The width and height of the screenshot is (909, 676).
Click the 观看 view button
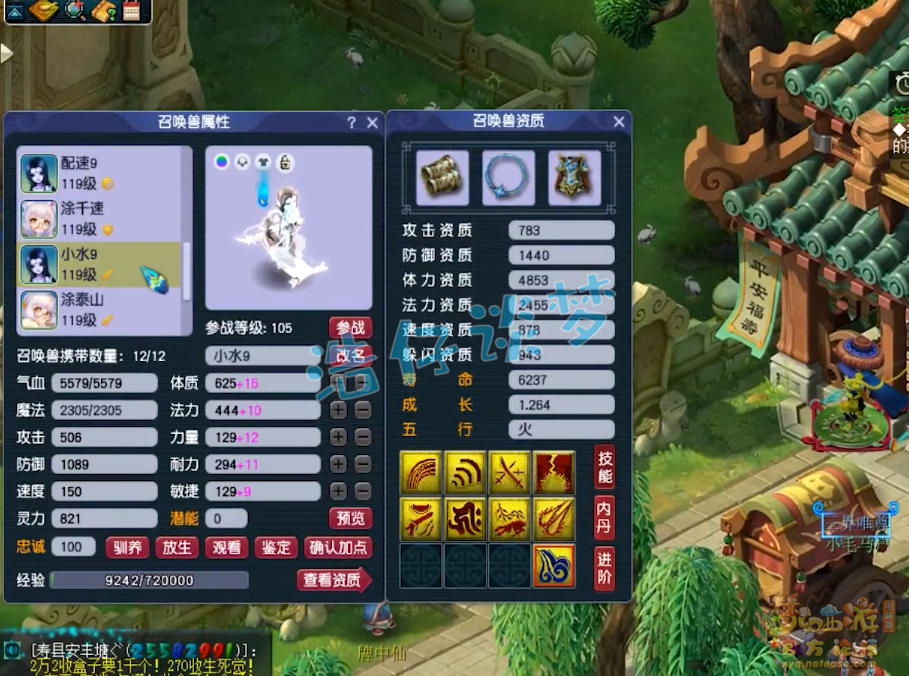point(226,547)
